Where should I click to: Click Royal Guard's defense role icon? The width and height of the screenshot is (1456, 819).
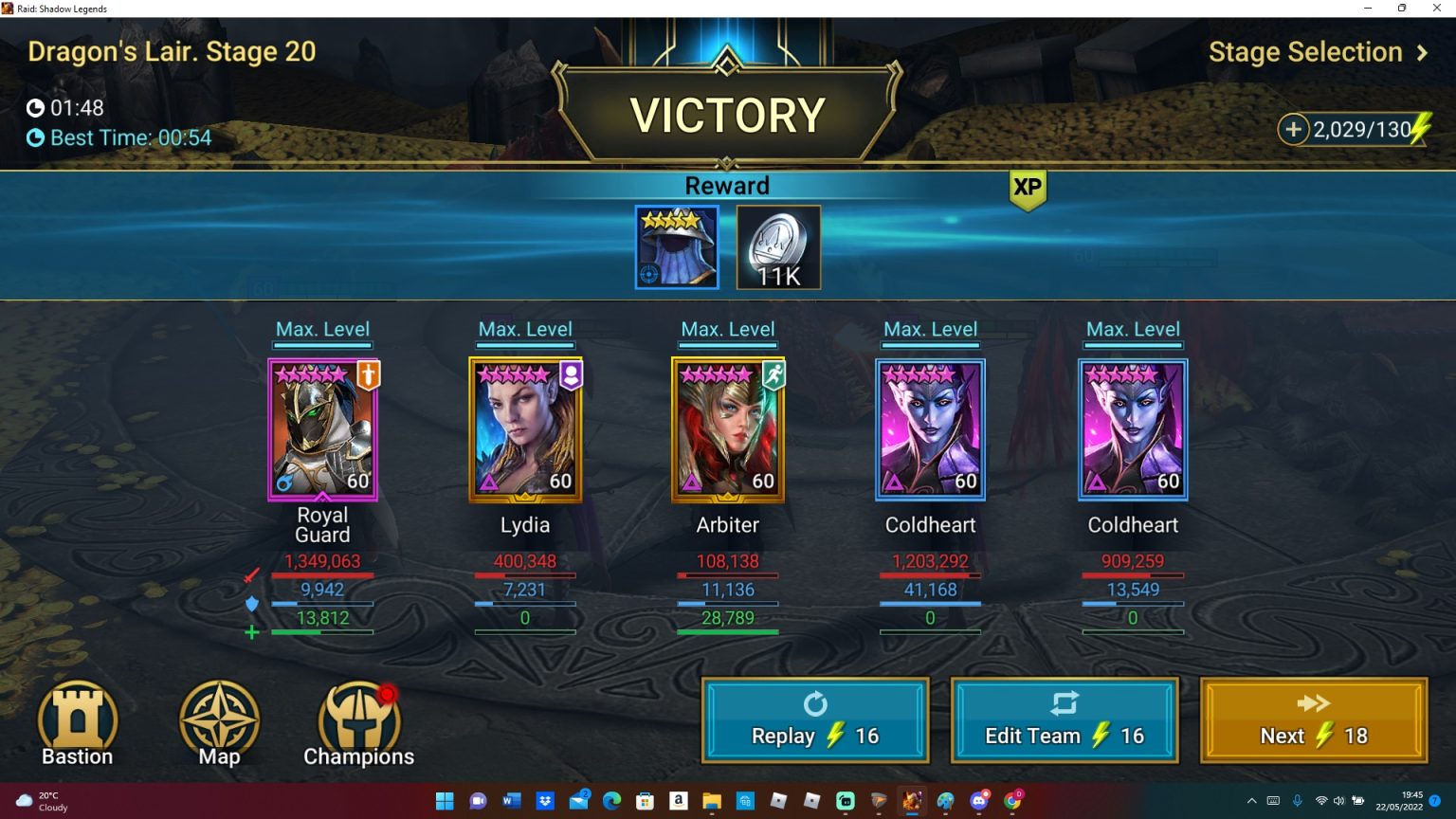point(370,374)
